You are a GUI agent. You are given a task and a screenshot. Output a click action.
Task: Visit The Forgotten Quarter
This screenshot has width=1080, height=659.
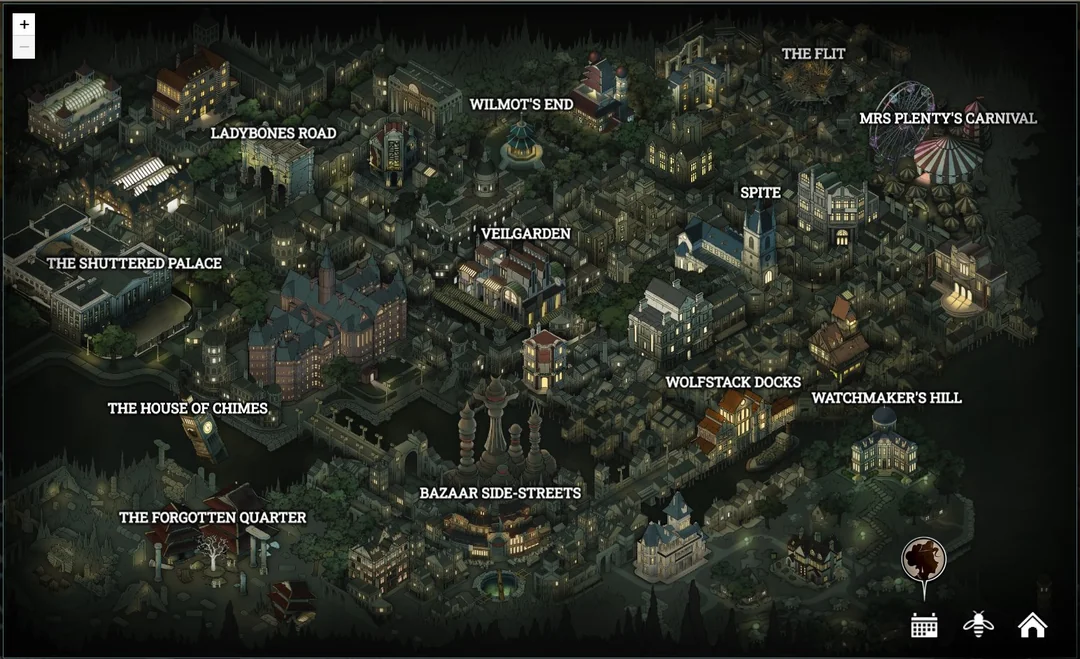pos(212,517)
